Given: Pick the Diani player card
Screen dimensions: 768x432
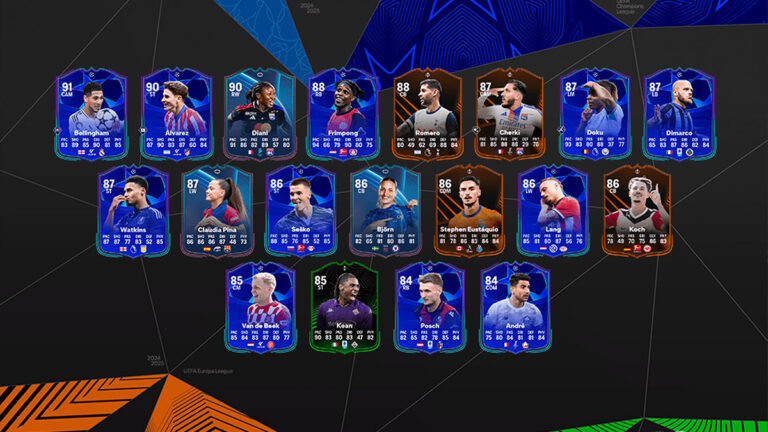Looking at the screenshot, I should tap(260, 114).
